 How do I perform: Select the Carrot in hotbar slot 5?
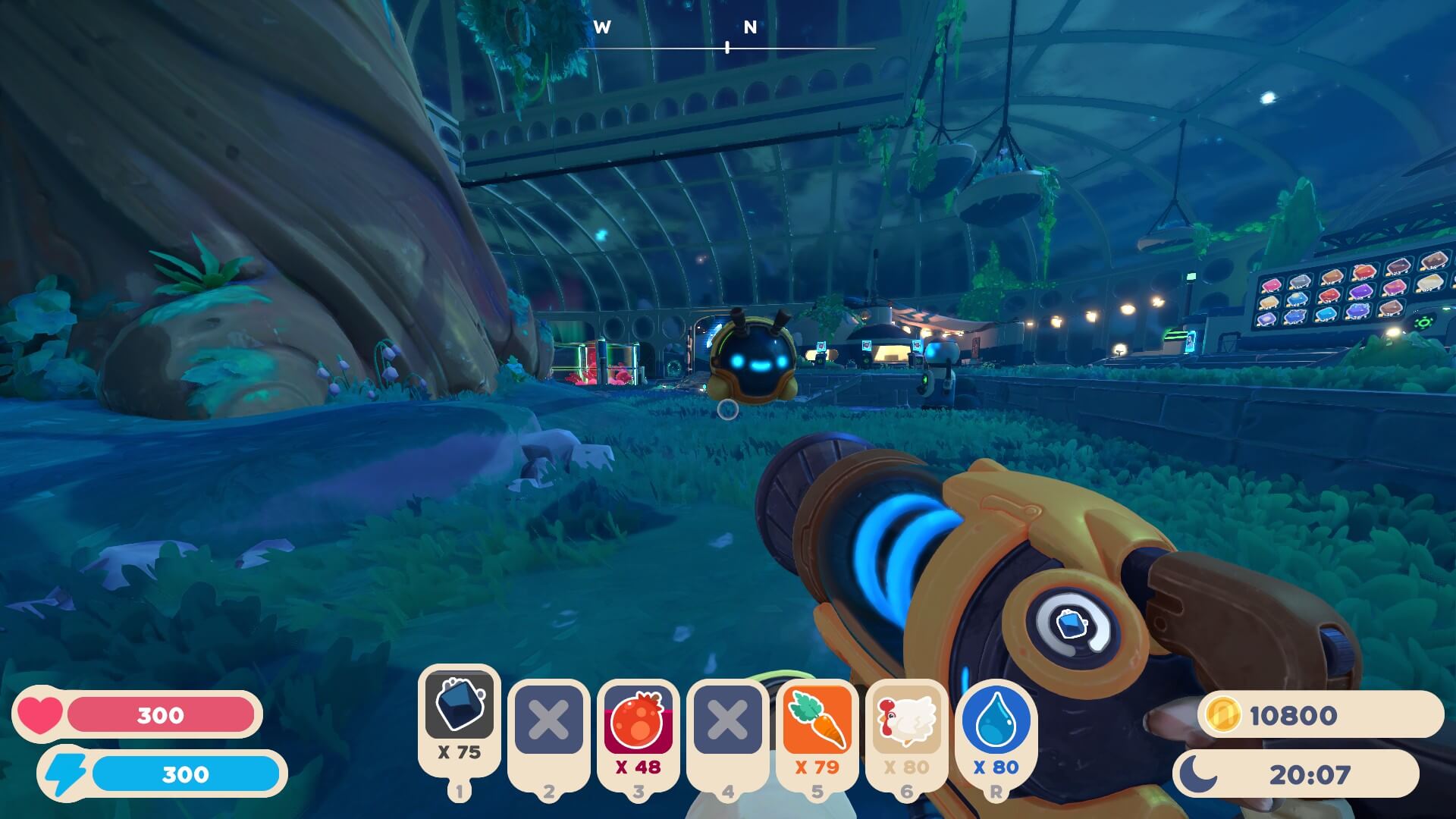coord(817,719)
